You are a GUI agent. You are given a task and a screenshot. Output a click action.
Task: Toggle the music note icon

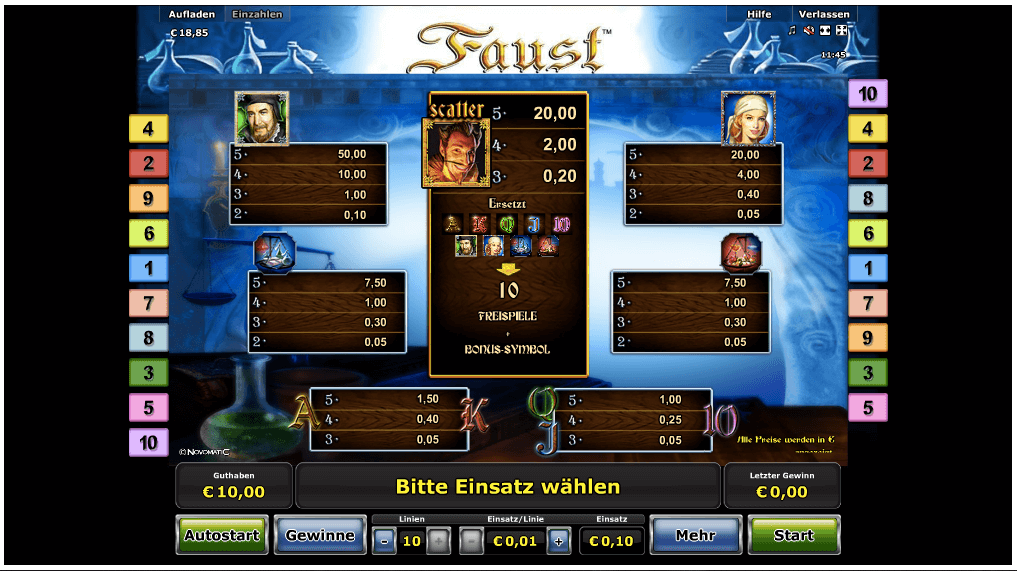[792, 30]
